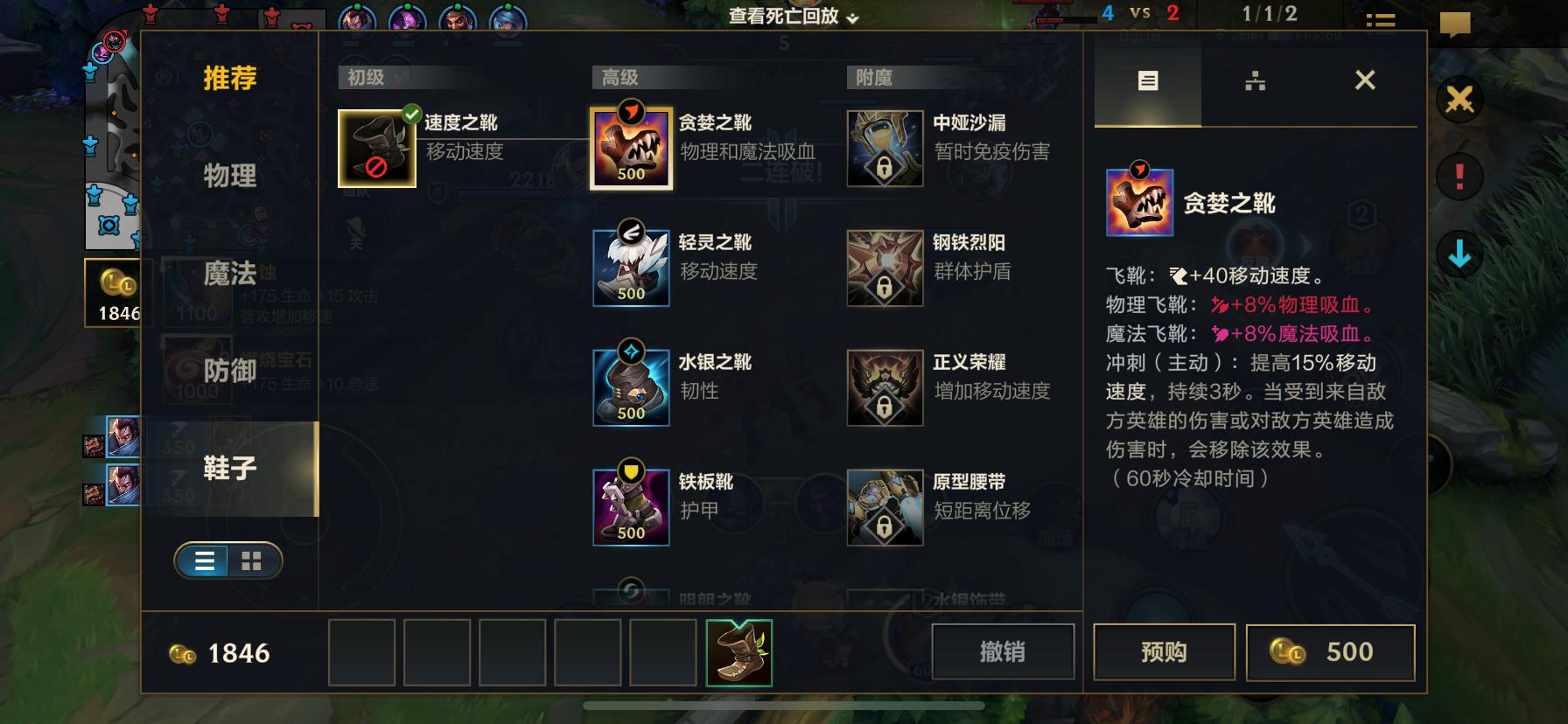Click the 预购 pre-order button
The image size is (1568, 724).
point(1164,651)
